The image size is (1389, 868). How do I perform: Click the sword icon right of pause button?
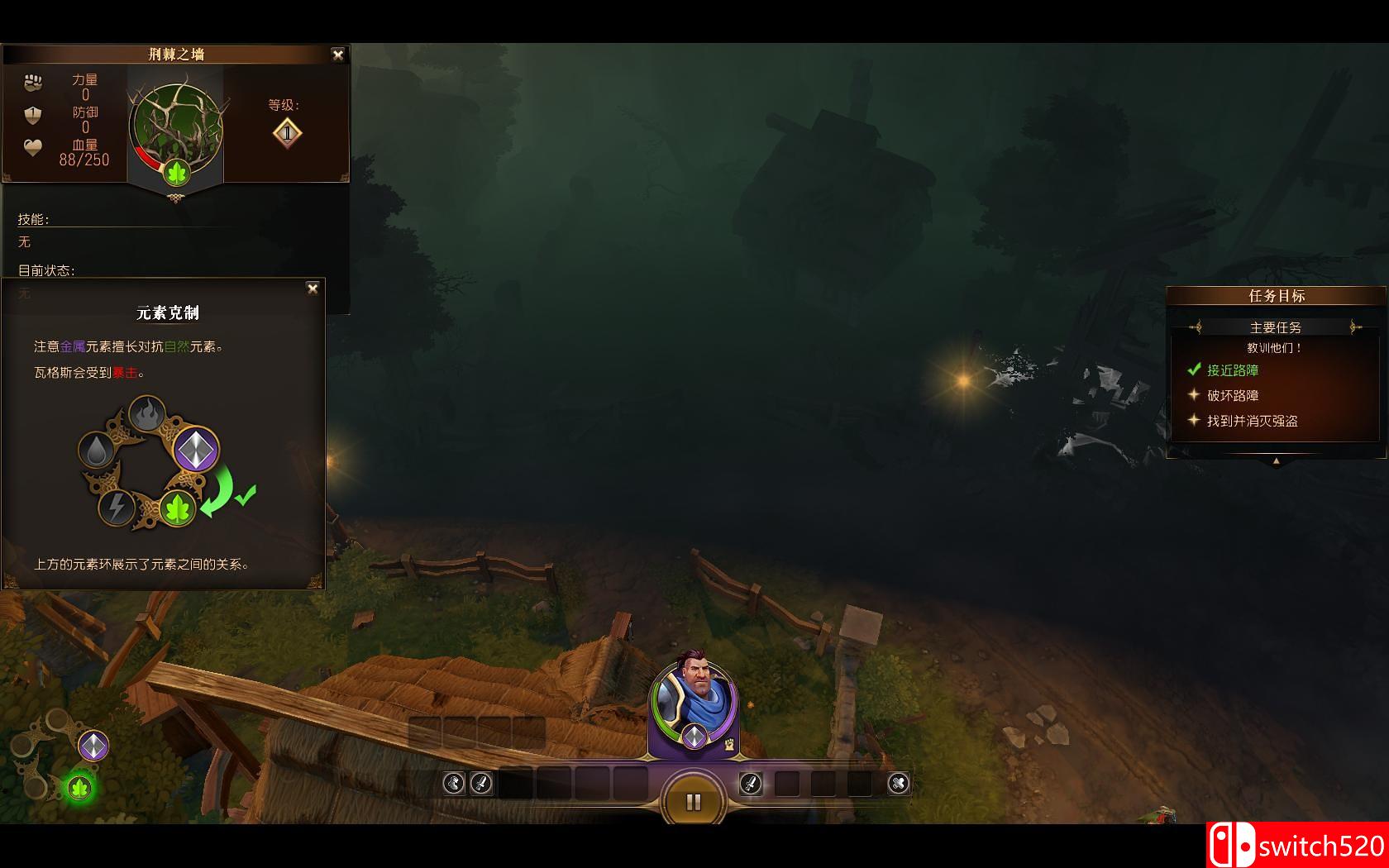pos(751,782)
